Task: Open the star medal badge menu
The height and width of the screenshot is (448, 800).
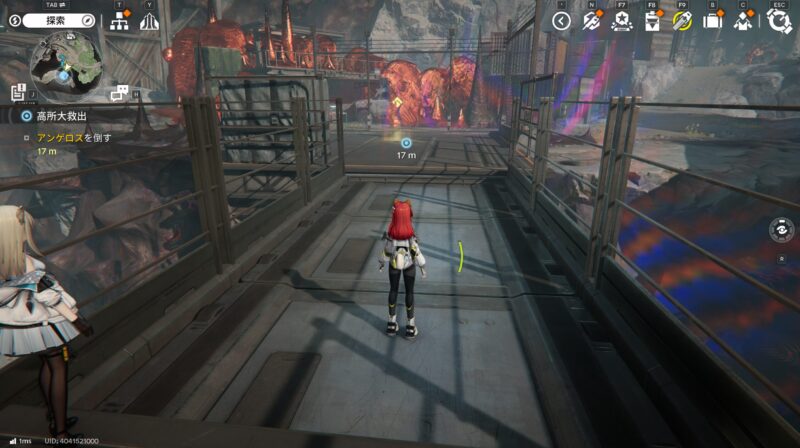Action: point(620,21)
